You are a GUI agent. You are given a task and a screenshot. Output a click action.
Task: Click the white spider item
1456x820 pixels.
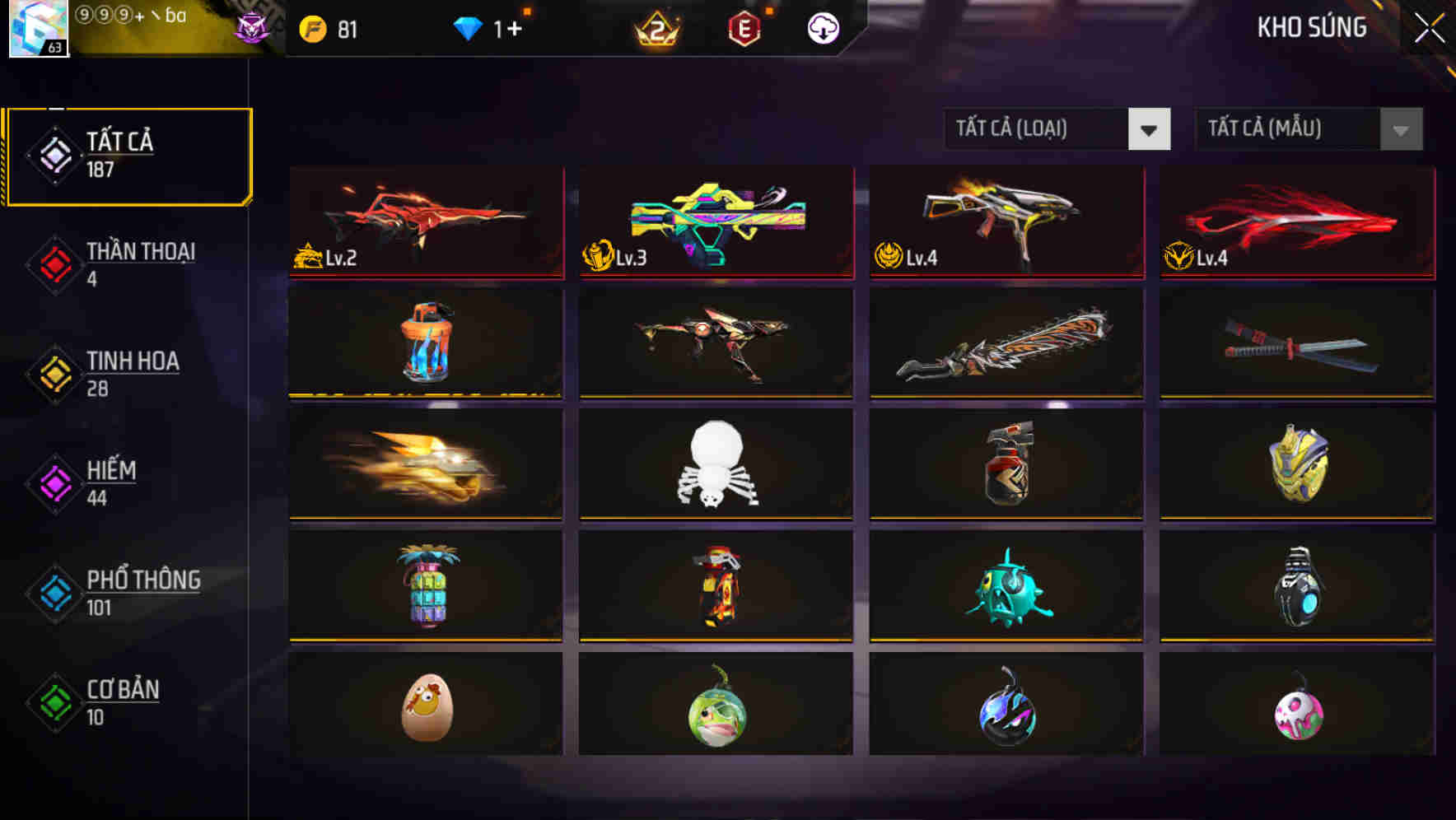click(715, 465)
